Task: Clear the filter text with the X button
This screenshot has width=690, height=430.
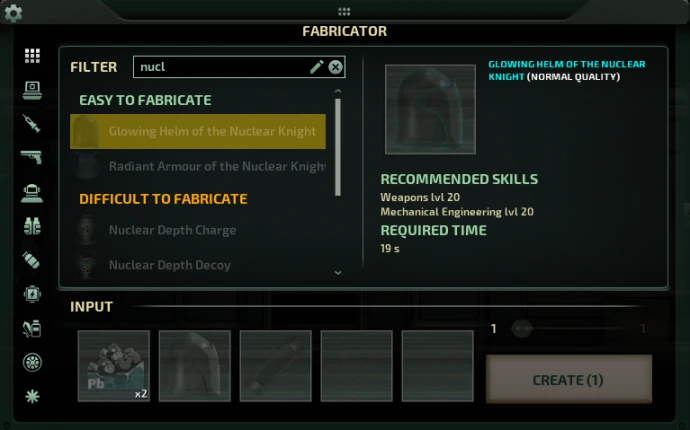Action: point(336,67)
